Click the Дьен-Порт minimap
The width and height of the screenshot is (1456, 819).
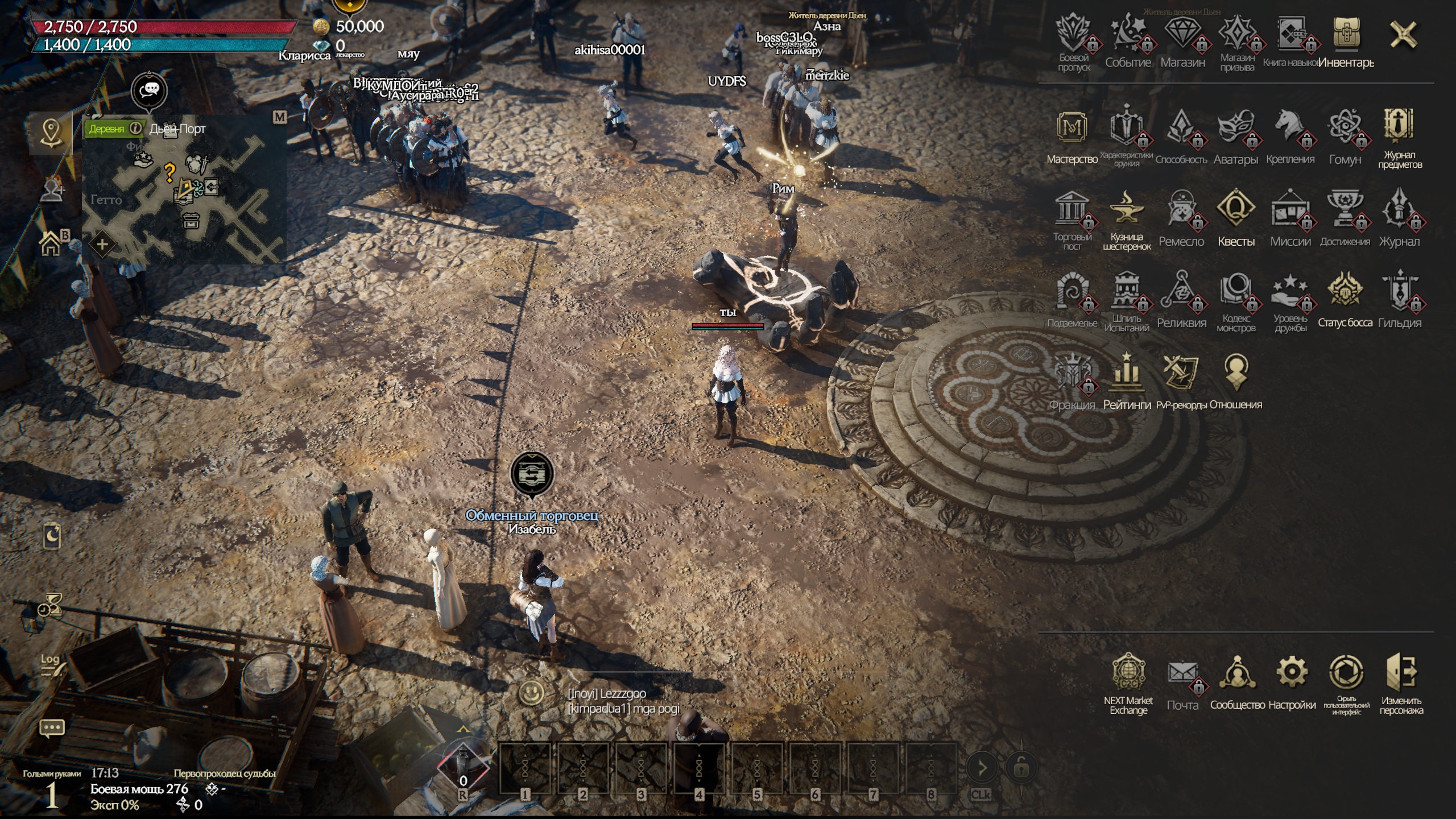click(x=188, y=193)
